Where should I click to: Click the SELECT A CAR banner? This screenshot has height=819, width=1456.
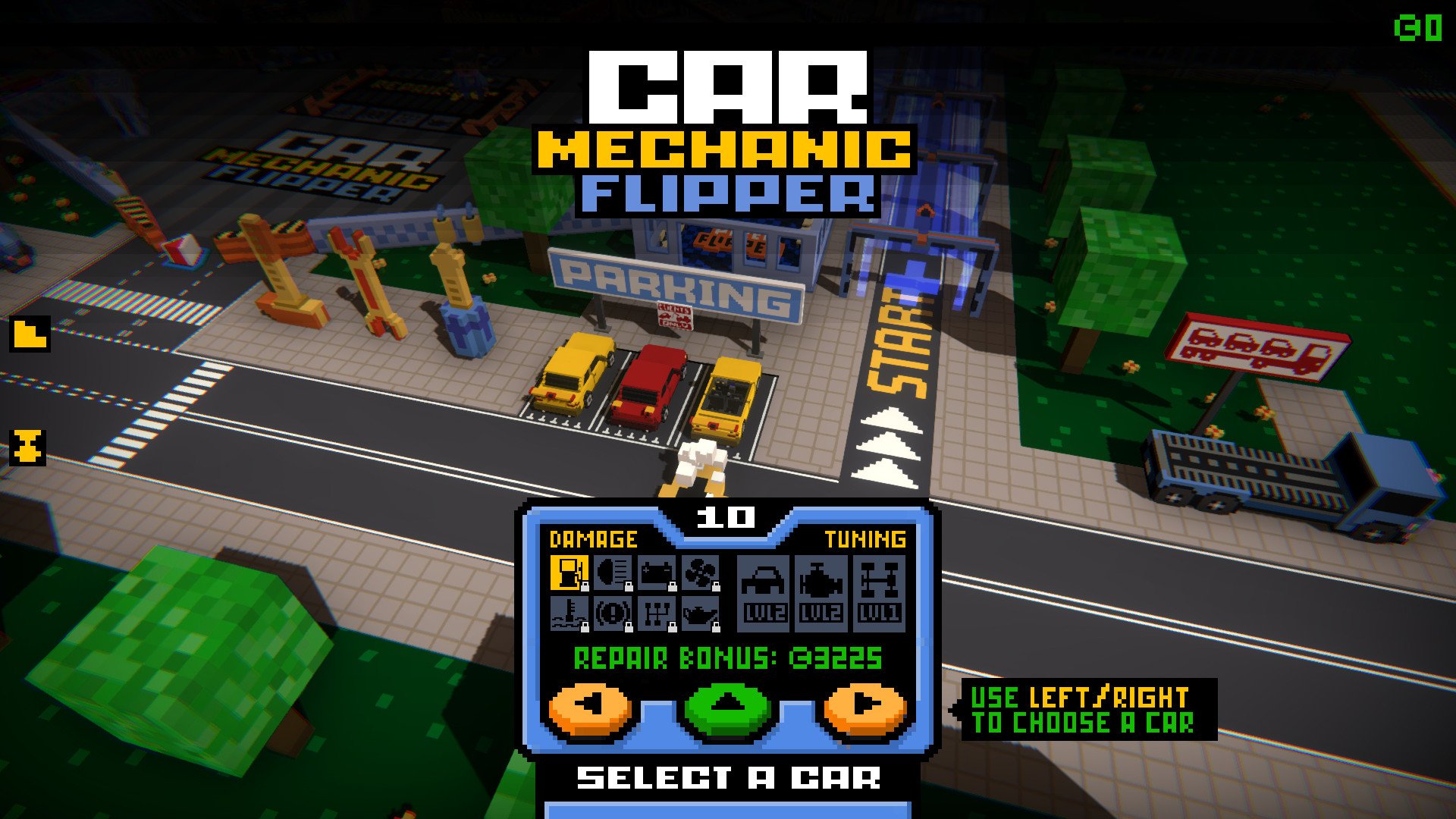(x=728, y=776)
